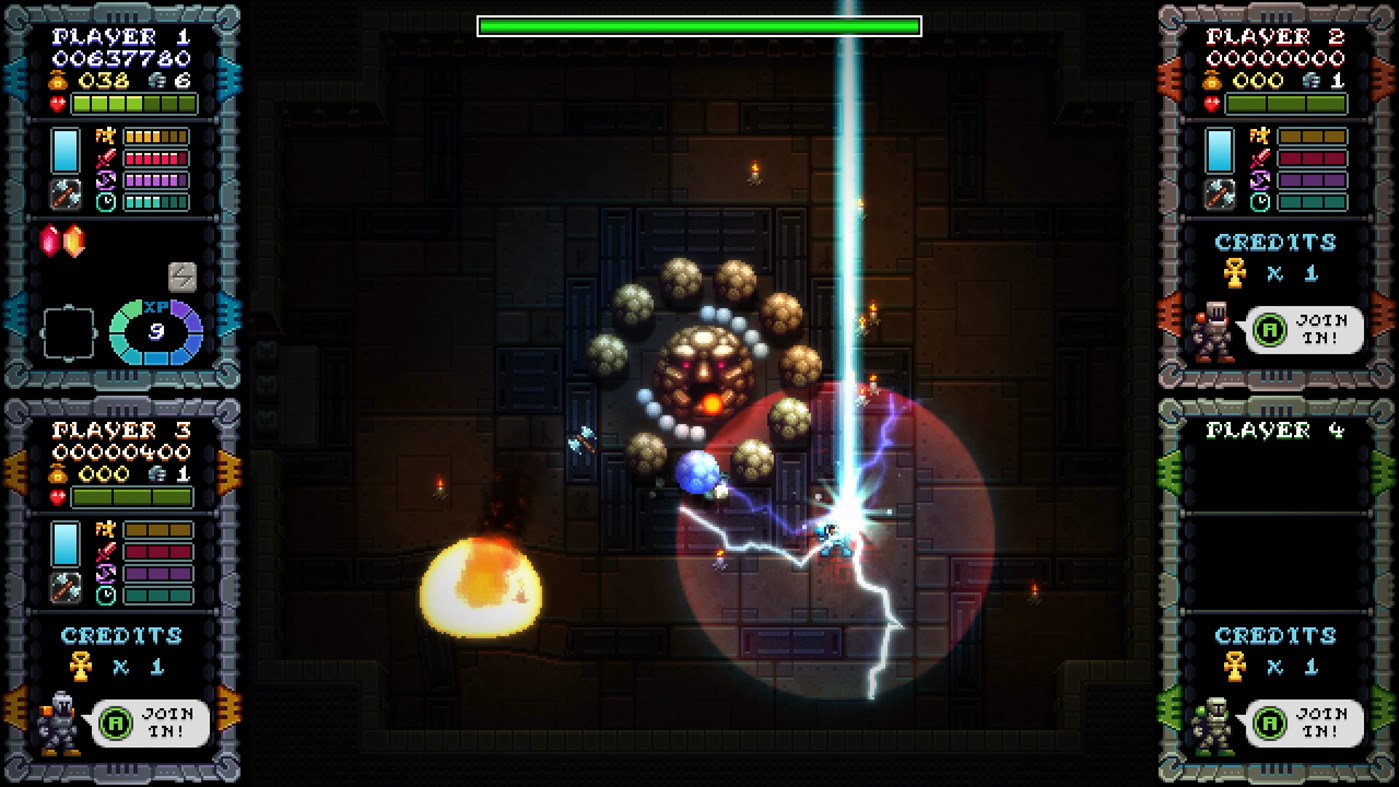Image resolution: width=1399 pixels, height=787 pixels.
Task: Click the heart health icon in Player 2 panel
Action: [x=1212, y=104]
